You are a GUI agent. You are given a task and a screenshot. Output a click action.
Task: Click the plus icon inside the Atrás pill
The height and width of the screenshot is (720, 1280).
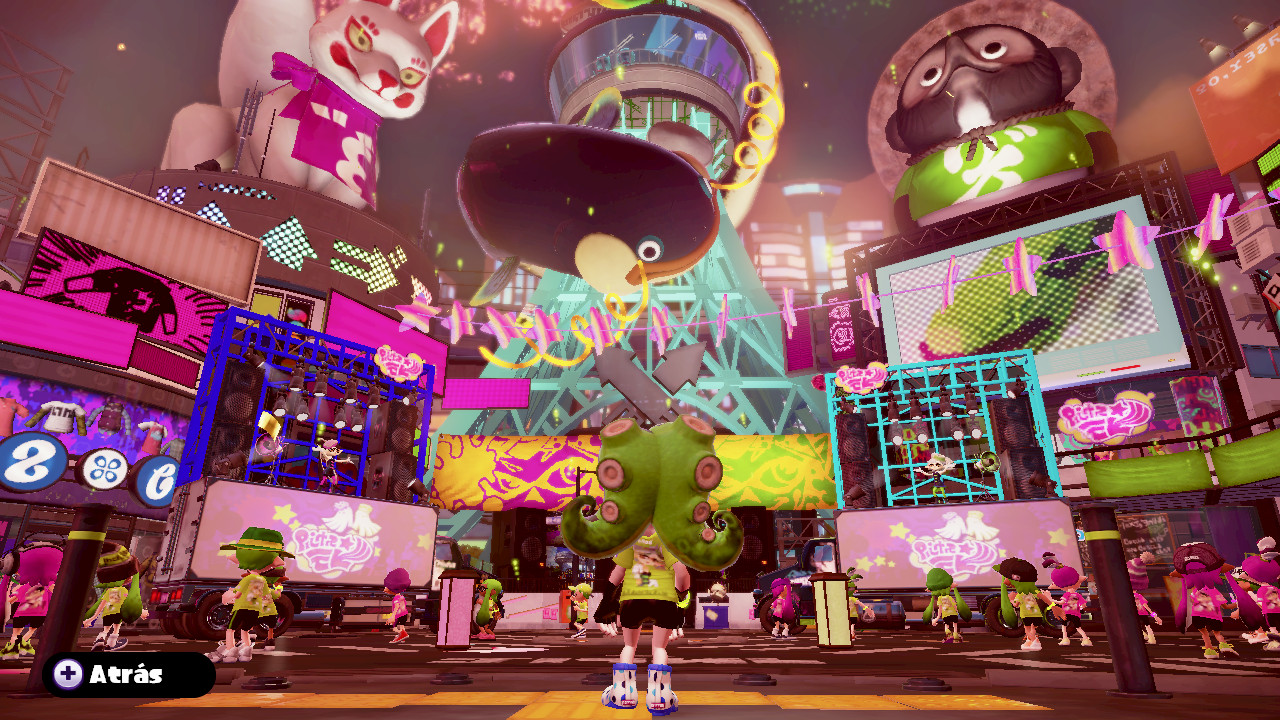tap(68, 674)
